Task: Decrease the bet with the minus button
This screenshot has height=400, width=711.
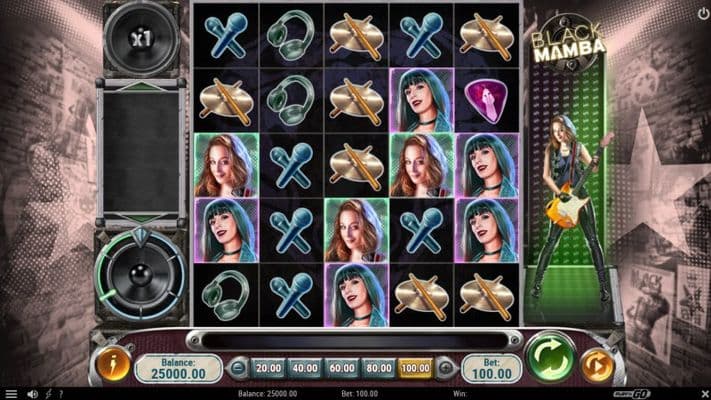Action: (x=238, y=369)
